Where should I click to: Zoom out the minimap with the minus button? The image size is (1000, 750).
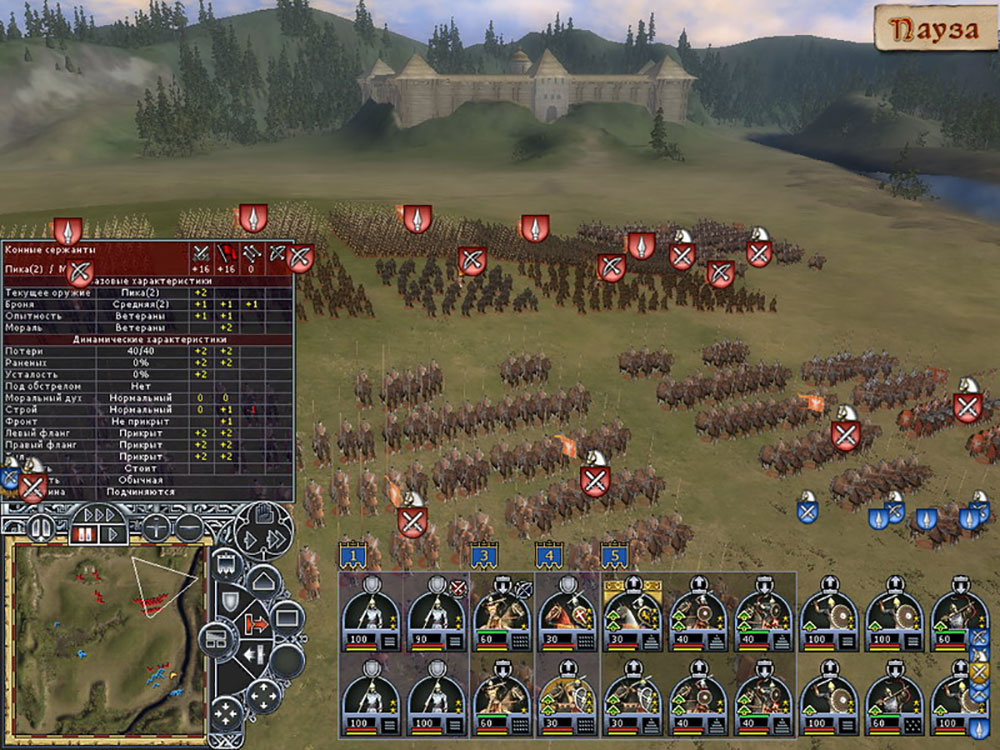click(x=188, y=526)
